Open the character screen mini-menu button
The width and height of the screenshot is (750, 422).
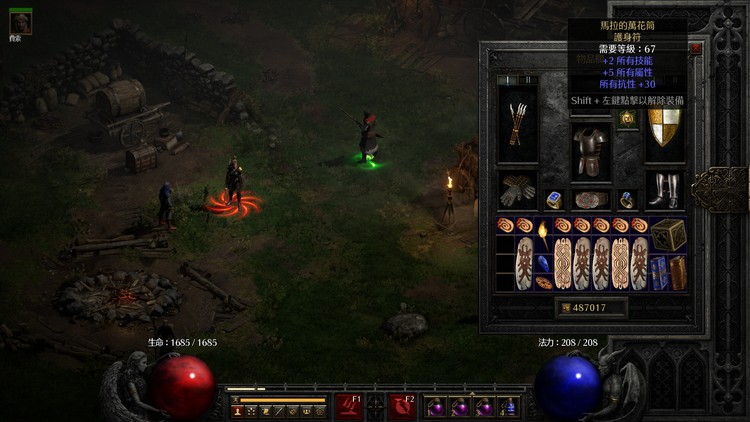tap(239, 411)
